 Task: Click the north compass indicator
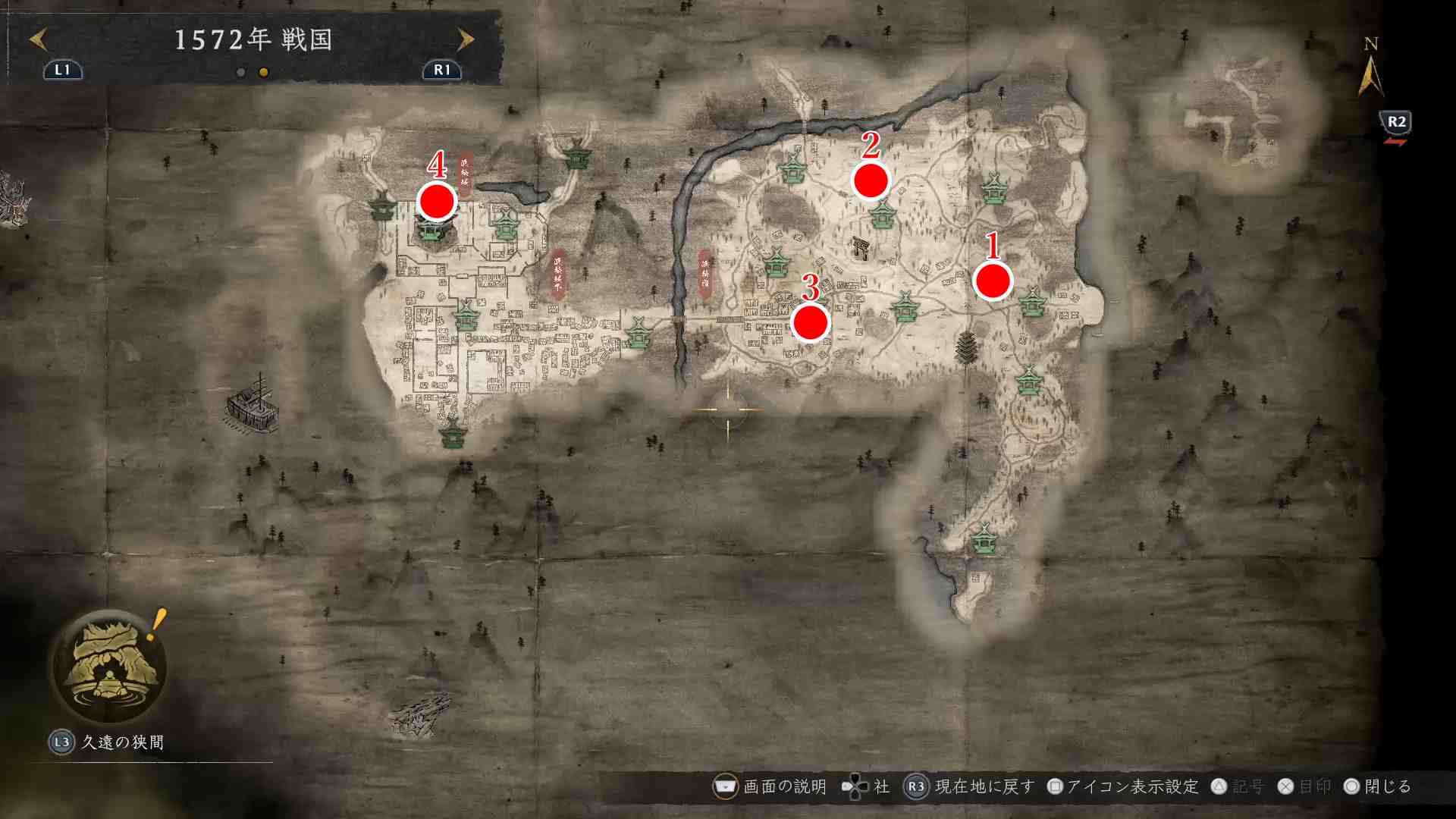[x=1370, y=68]
